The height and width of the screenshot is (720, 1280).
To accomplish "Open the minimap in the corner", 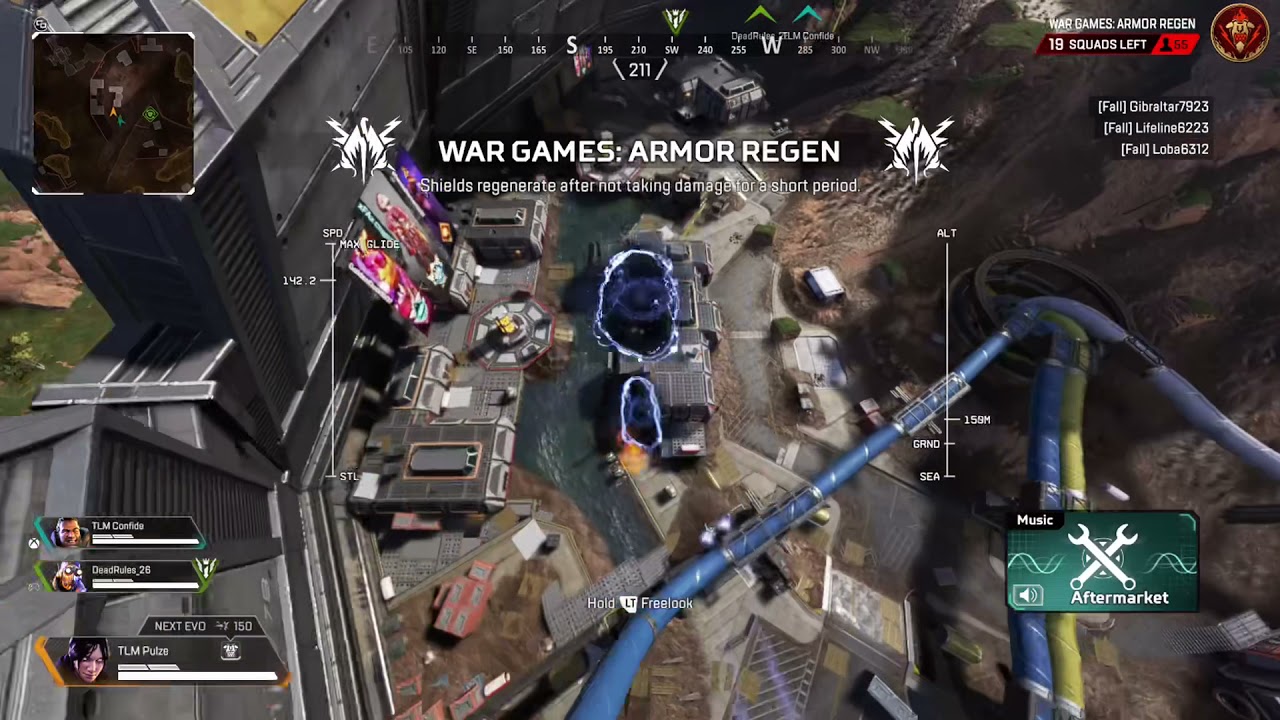I will (113, 113).
